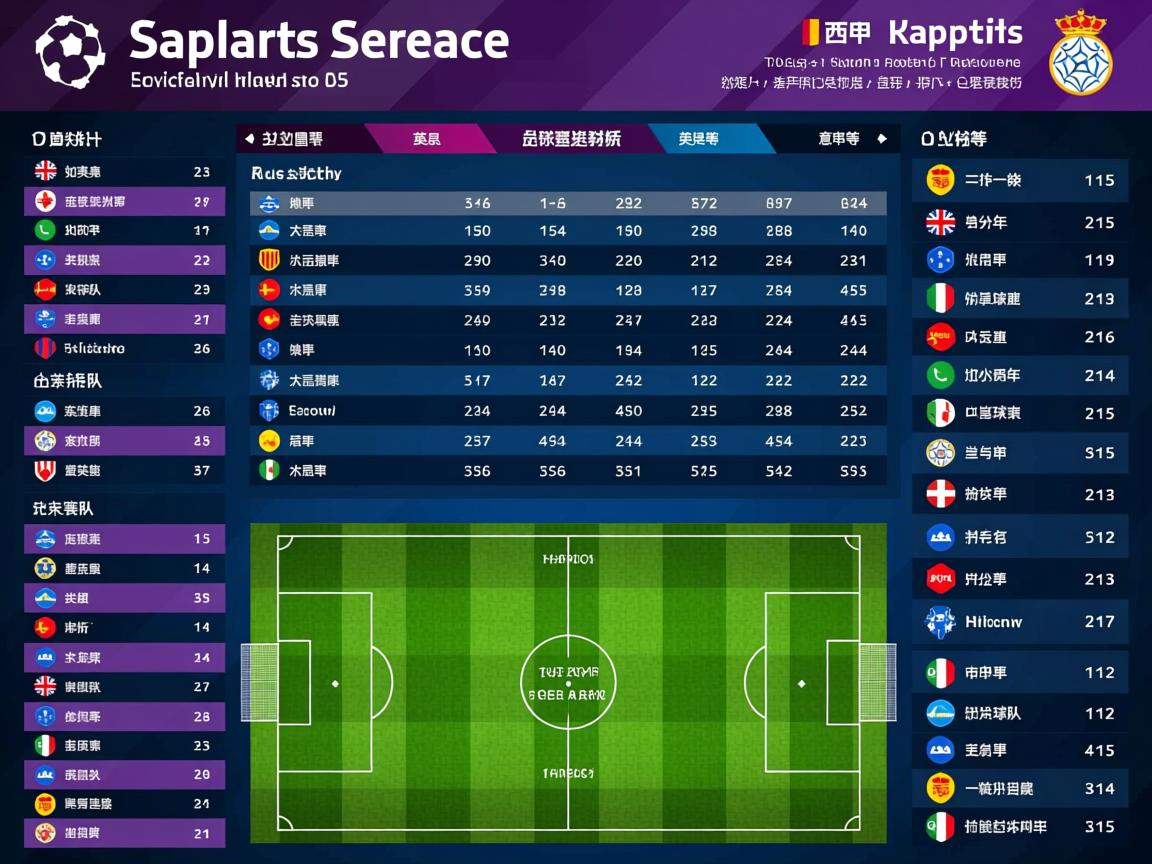Choose the Eacourl team row
This screenshot has height=864, width=1152.
click(x=567, y=411)
